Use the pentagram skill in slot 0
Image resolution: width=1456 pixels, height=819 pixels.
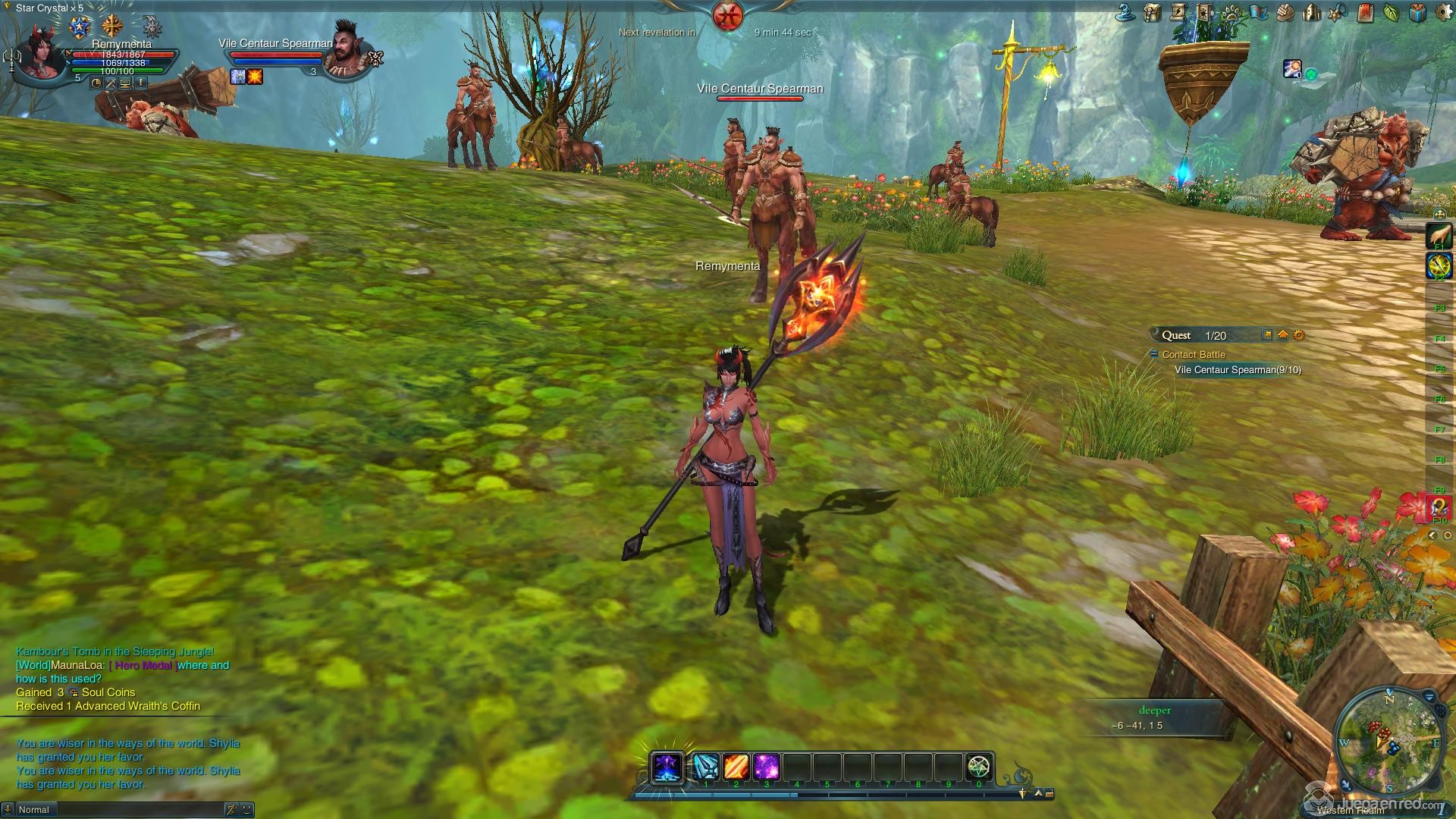[x=979, y=767]
